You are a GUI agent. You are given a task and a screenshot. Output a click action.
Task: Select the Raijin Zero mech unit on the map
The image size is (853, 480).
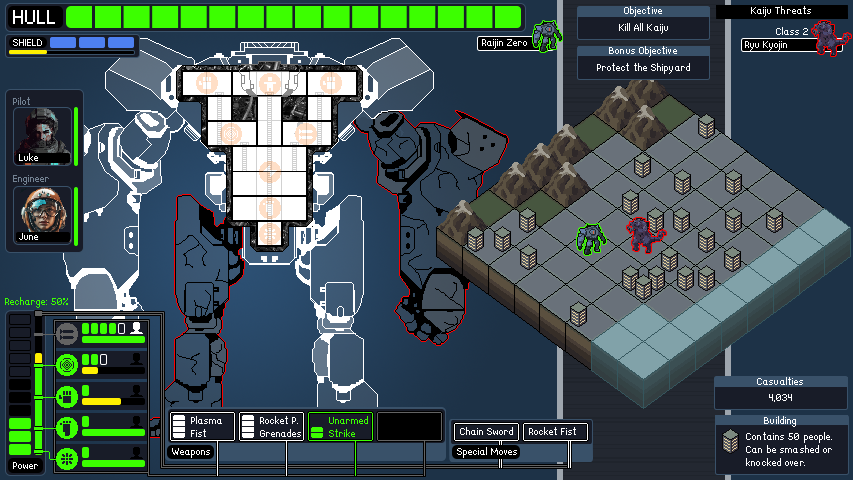[591, 238]
